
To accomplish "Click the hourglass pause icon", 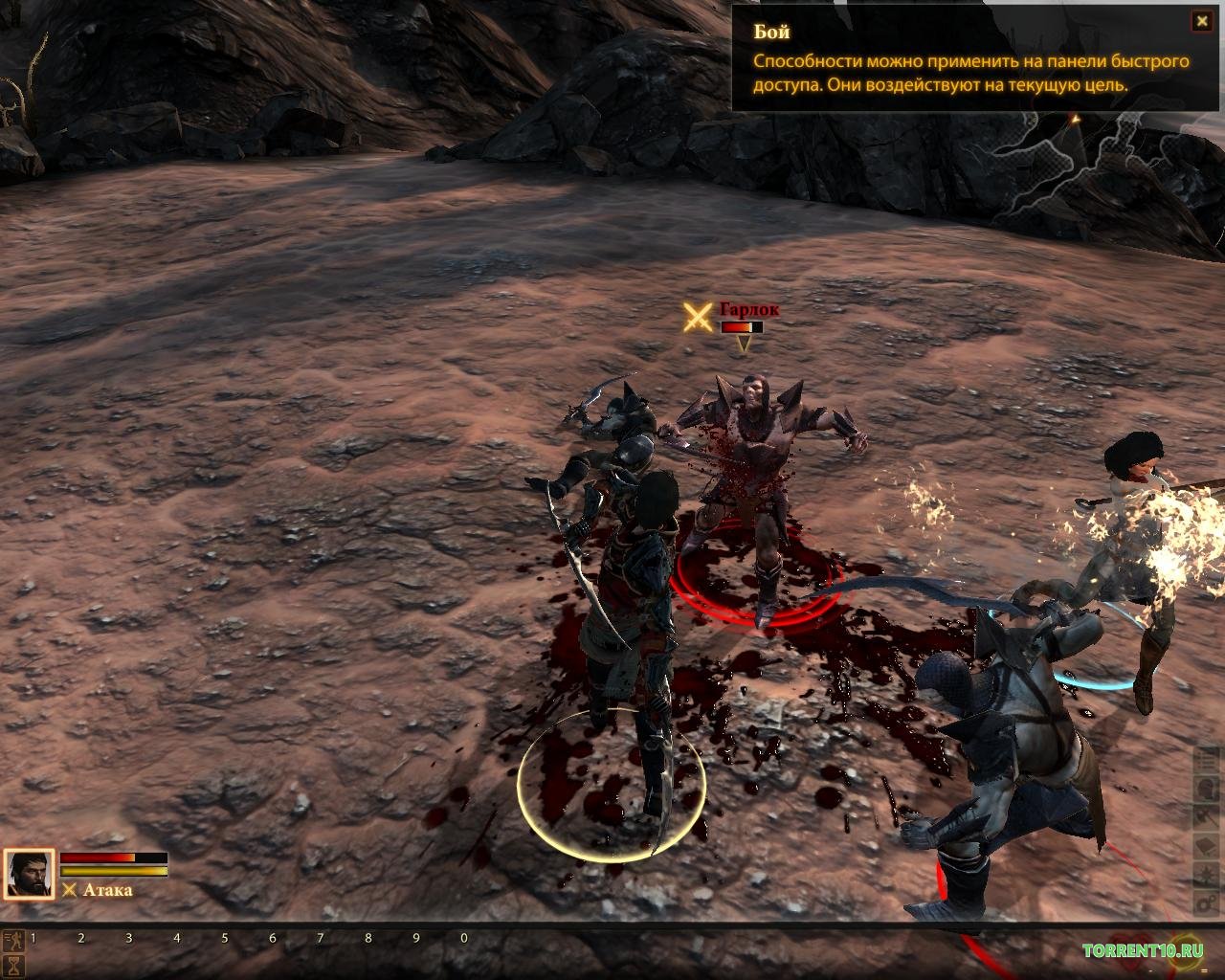I will tap(14, 966).
